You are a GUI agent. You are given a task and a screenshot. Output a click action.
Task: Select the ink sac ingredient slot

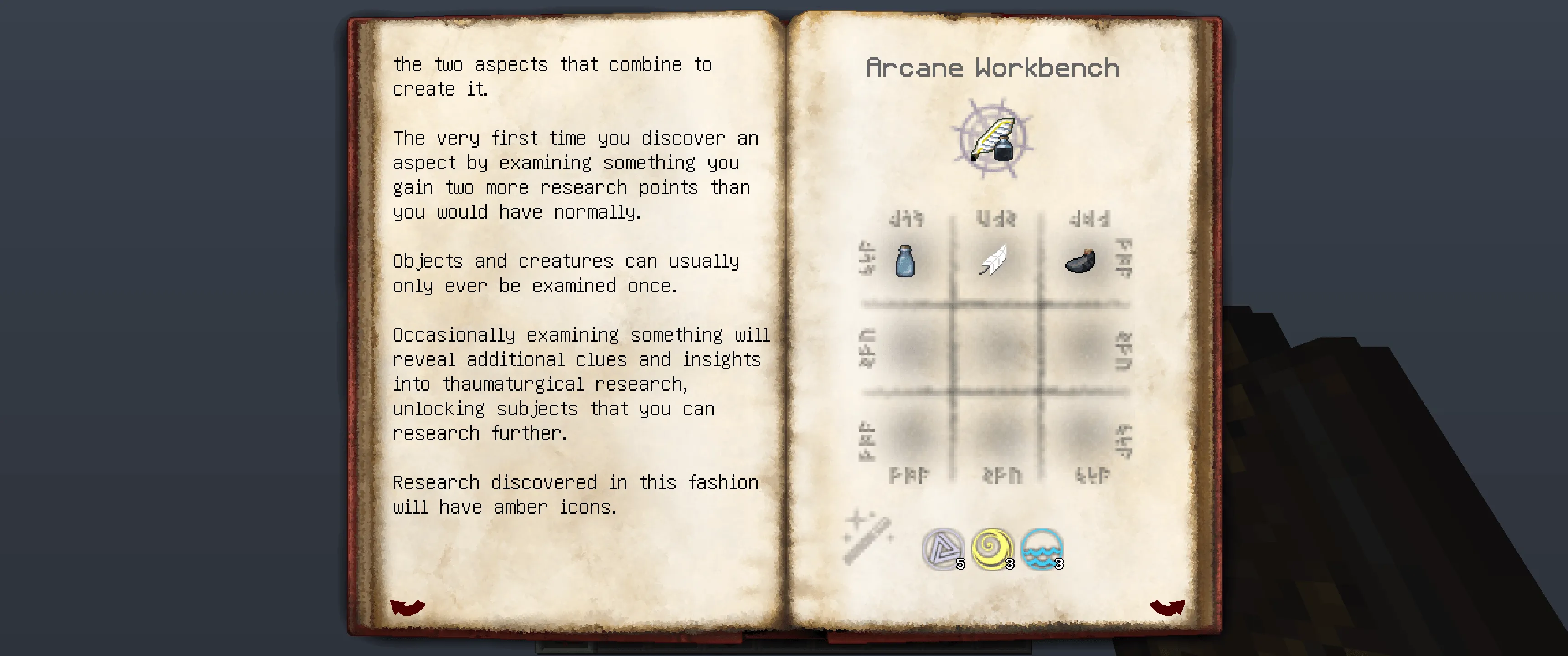coord(1081,261)
